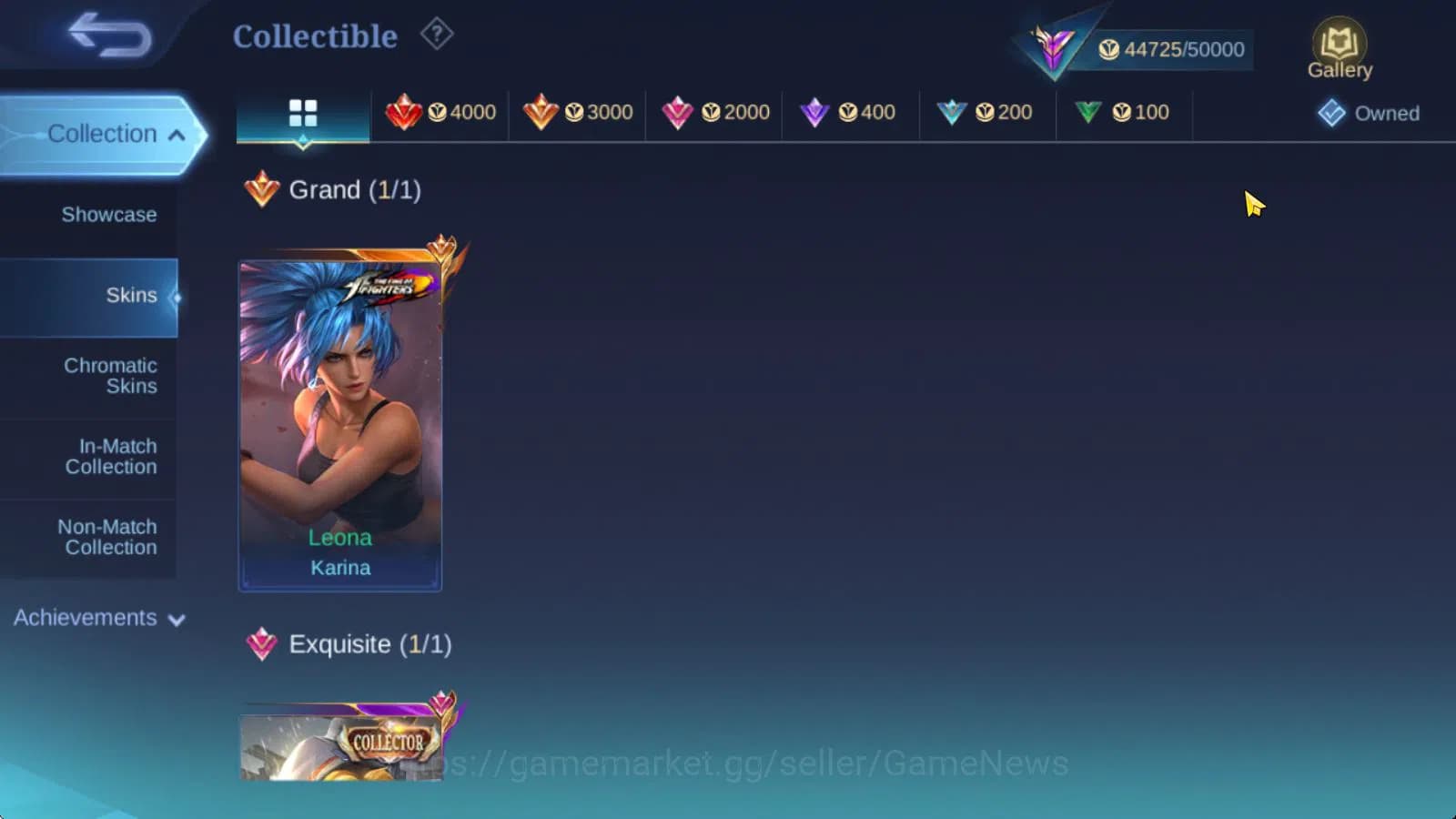
Task: Select the grid view filter icon
Action: coord(302,113)
